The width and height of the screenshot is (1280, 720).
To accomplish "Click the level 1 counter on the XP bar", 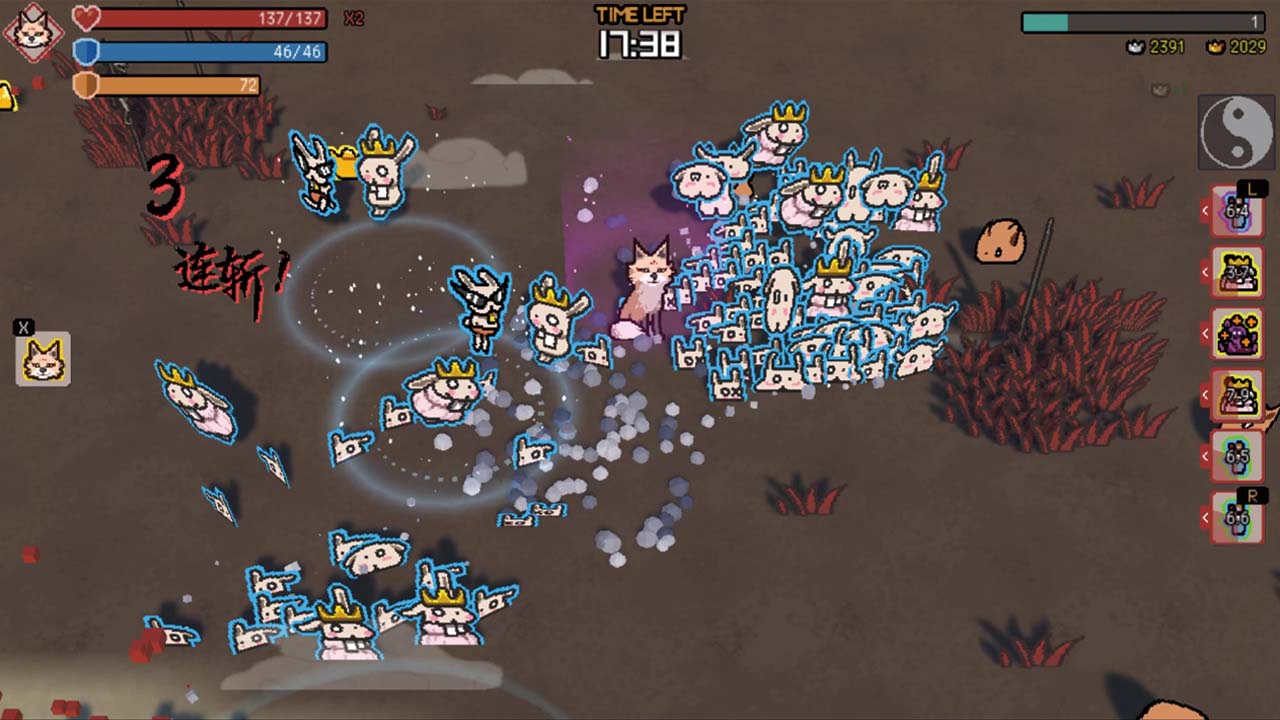I will pos(1255,20).
